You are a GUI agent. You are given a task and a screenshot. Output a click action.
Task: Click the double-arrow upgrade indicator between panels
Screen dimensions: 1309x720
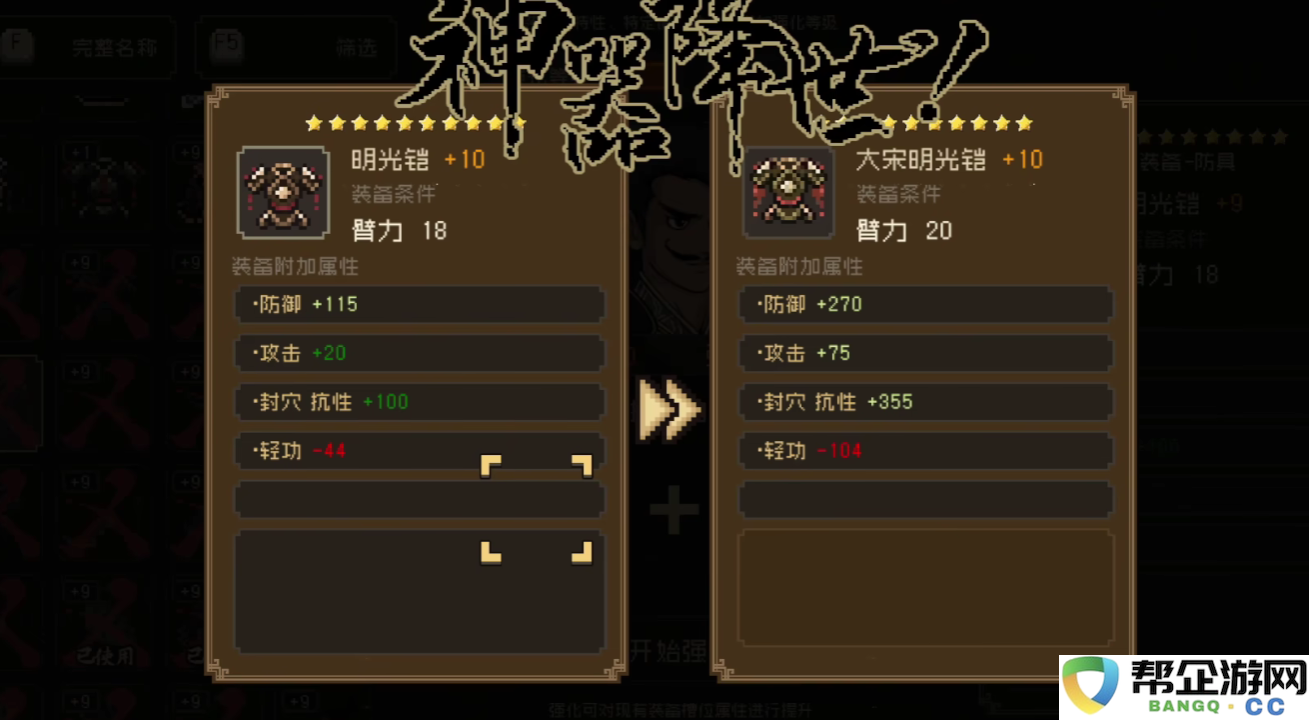(x=668, y=408)
